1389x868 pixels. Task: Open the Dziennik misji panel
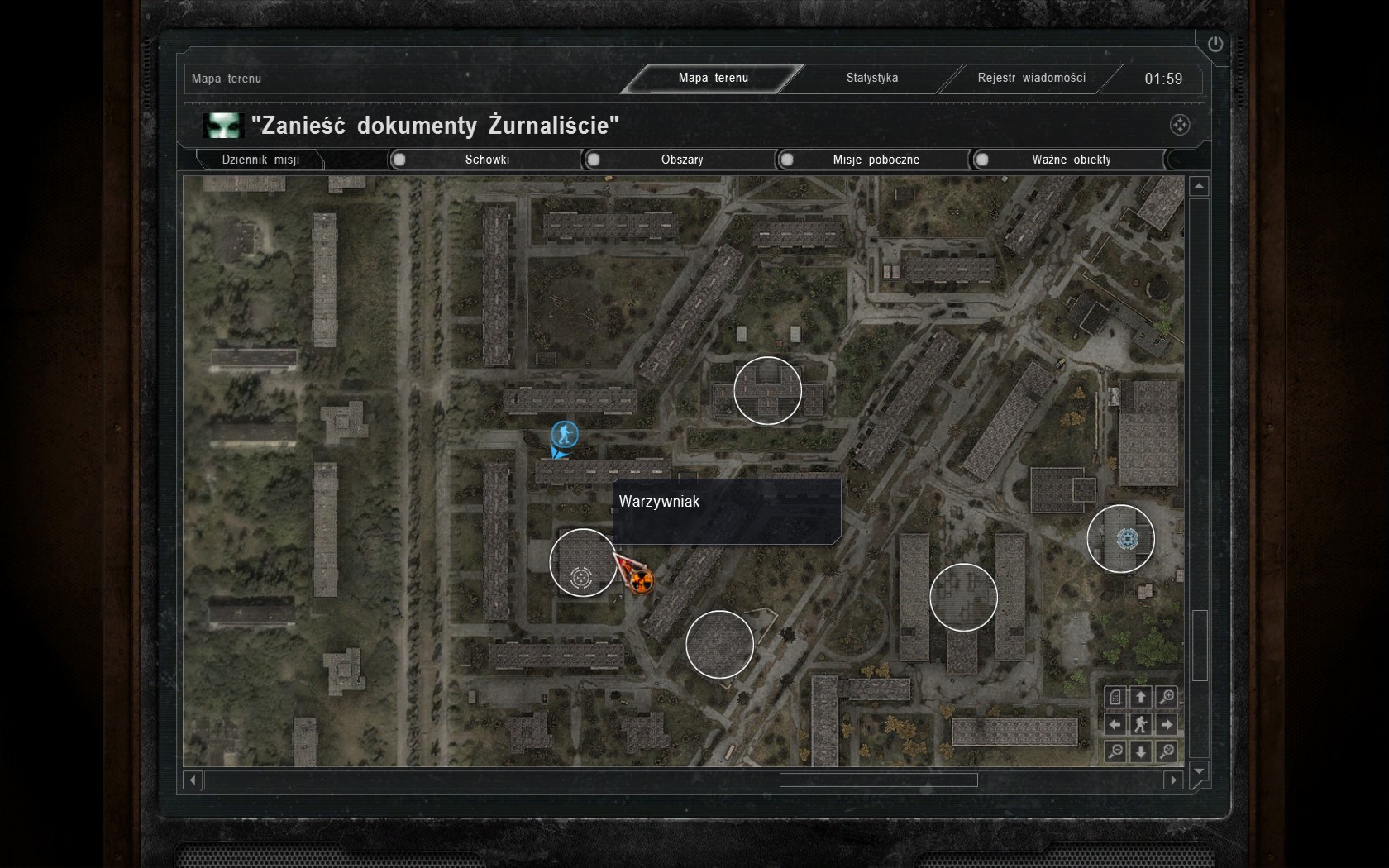260,160
